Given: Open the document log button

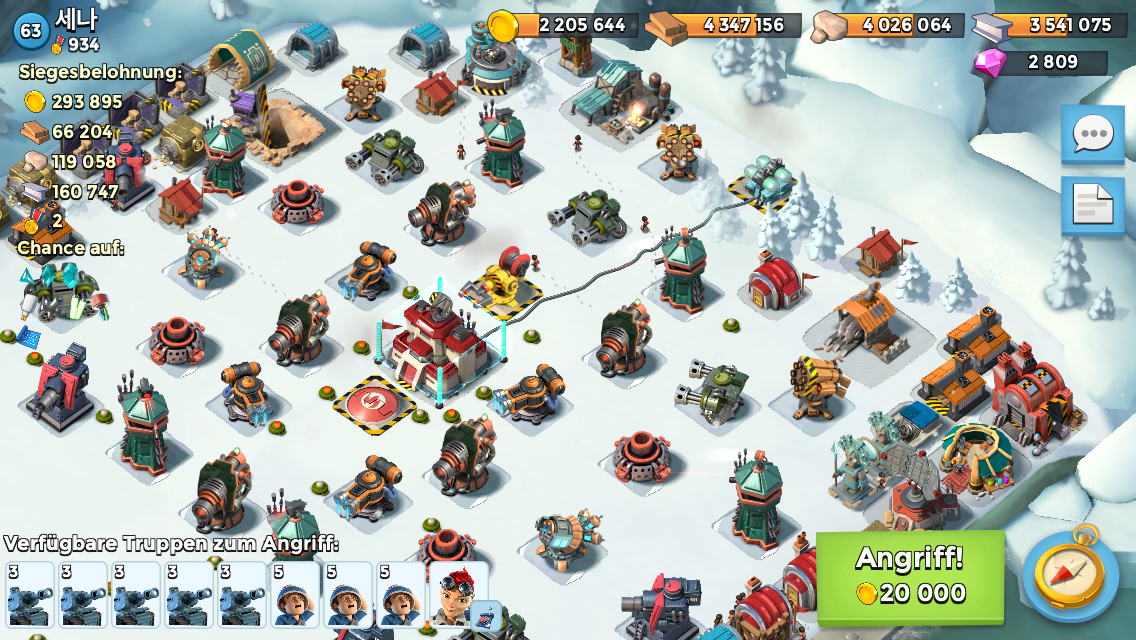Looking at the screenshot, I should (x=1092, y=204).
